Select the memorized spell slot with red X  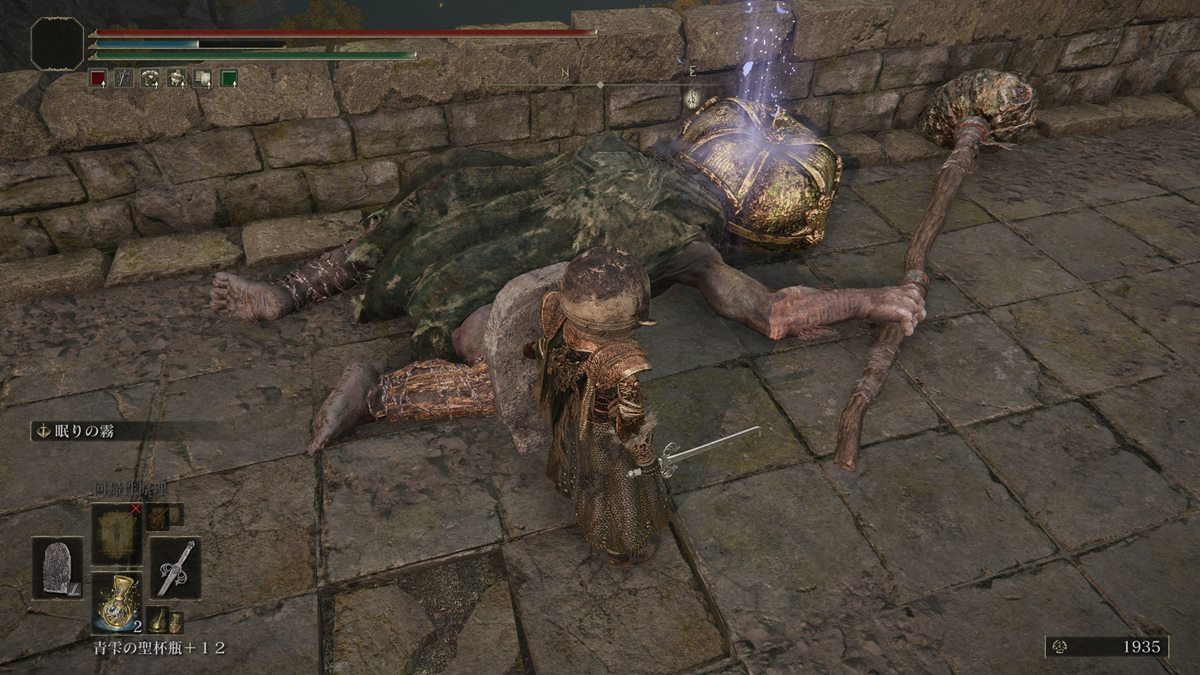click(x=119, y=532)
